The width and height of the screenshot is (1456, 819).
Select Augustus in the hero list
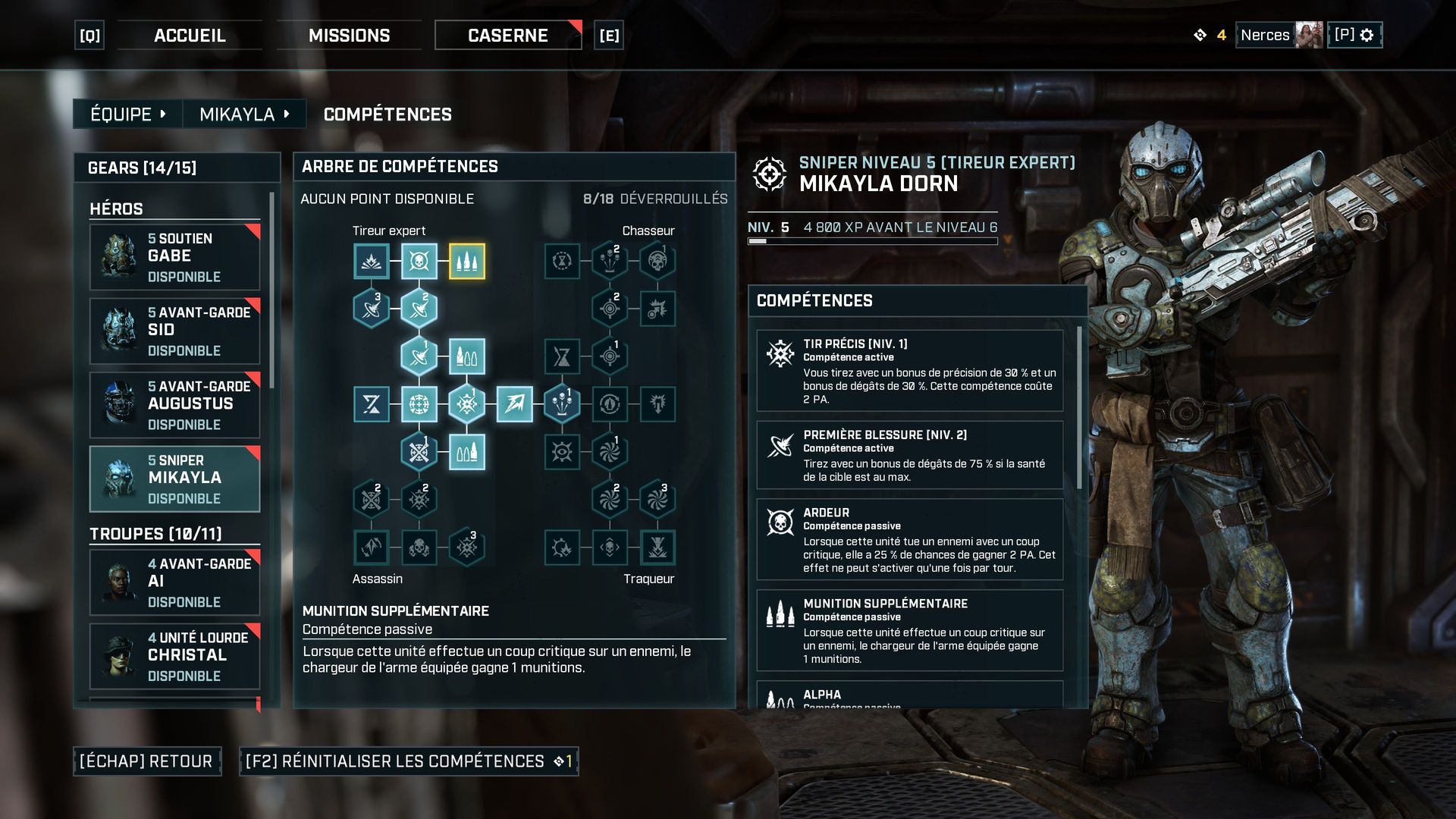175,405
